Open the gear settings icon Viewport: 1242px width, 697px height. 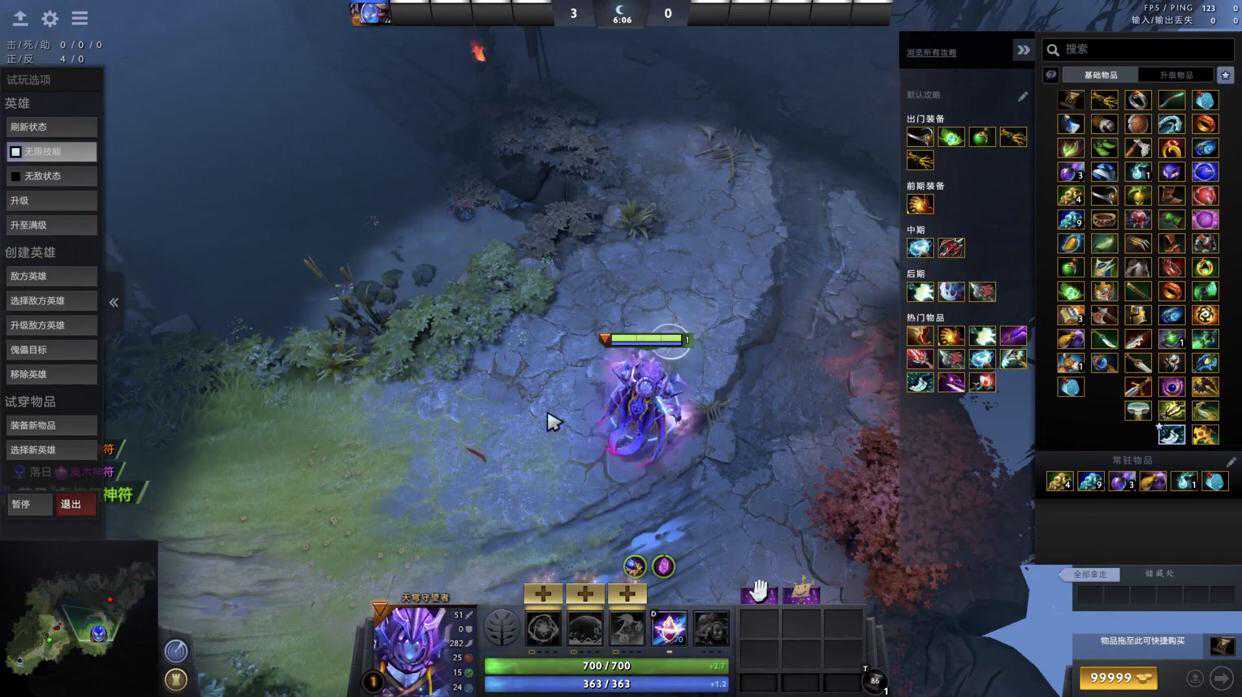(x=49, y=19)
